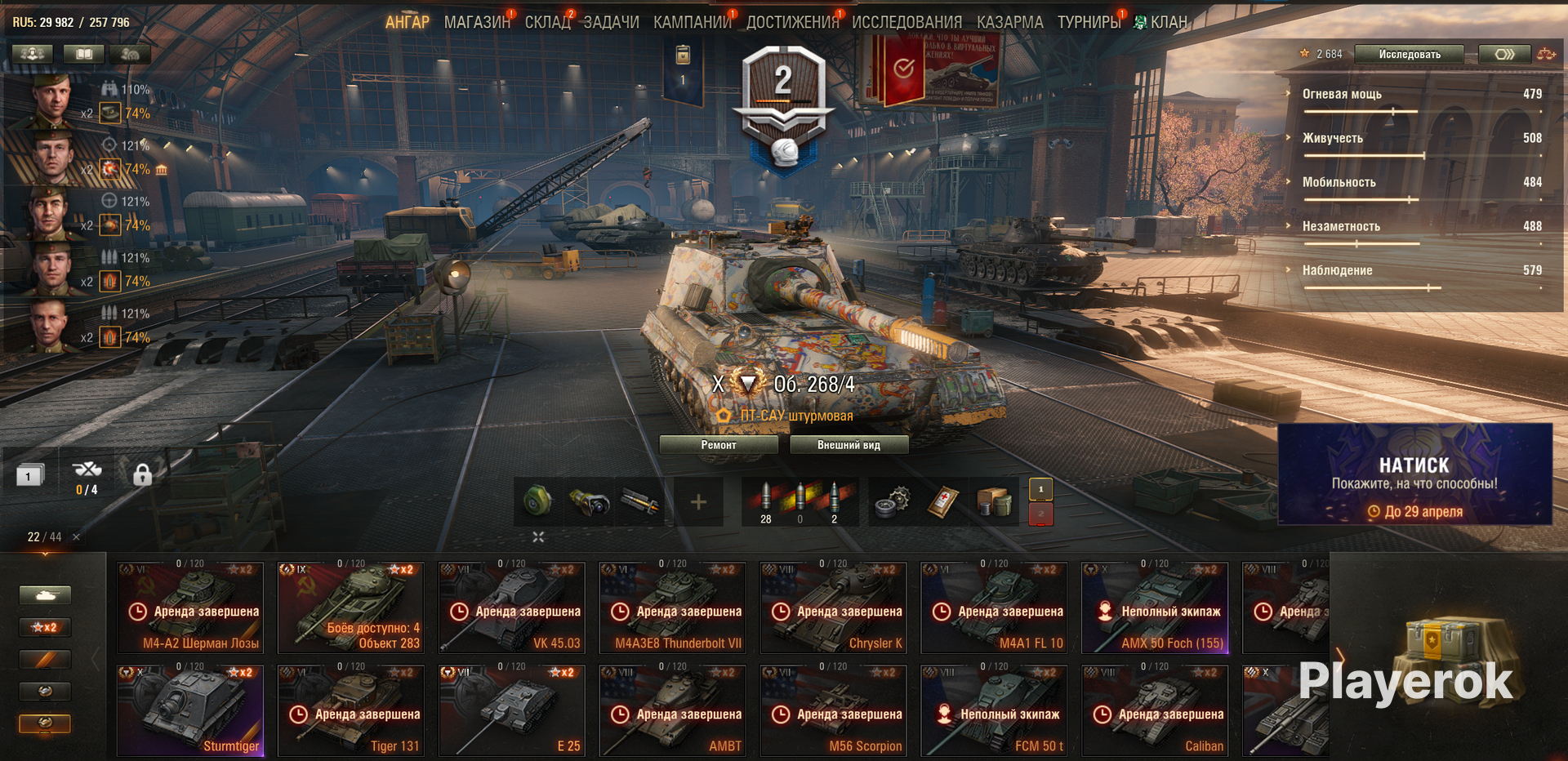Choose the E 25 tank in carousel
1568x761 pixels.
coord(512,710)
